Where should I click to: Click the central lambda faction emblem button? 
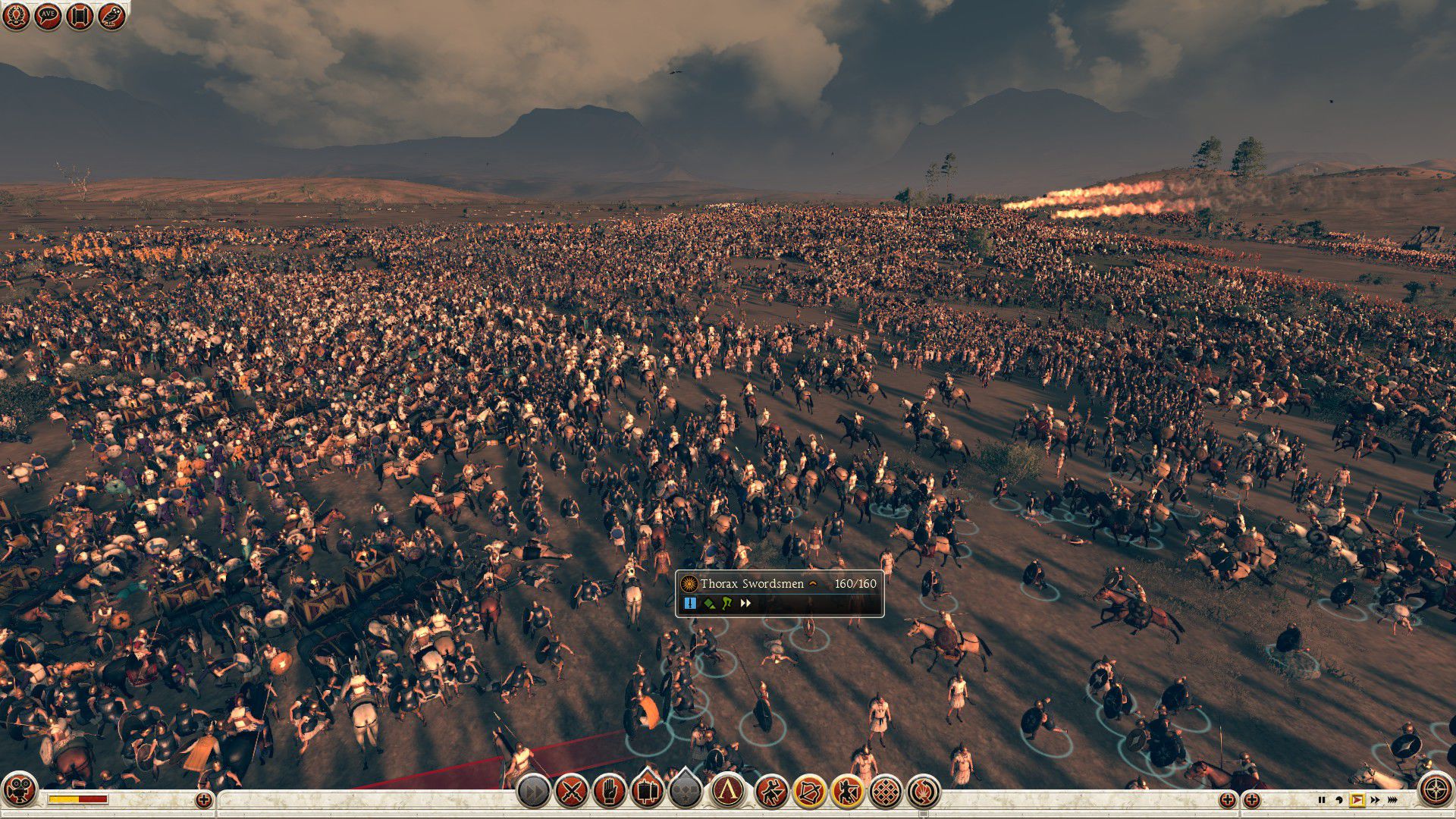click(x=729, y=792)
